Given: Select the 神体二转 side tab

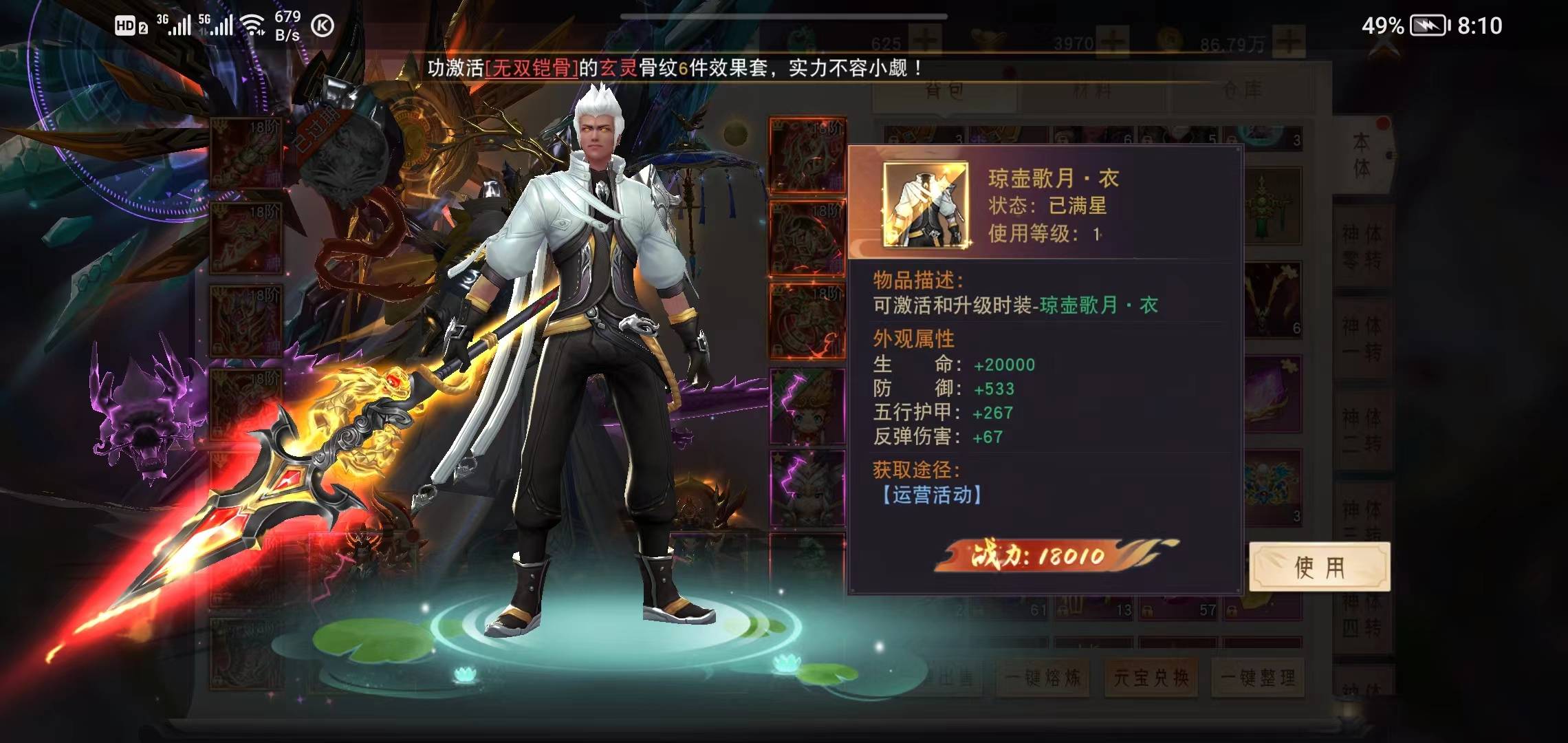Looking at the screenshot, I should [x=1362, y=430].
